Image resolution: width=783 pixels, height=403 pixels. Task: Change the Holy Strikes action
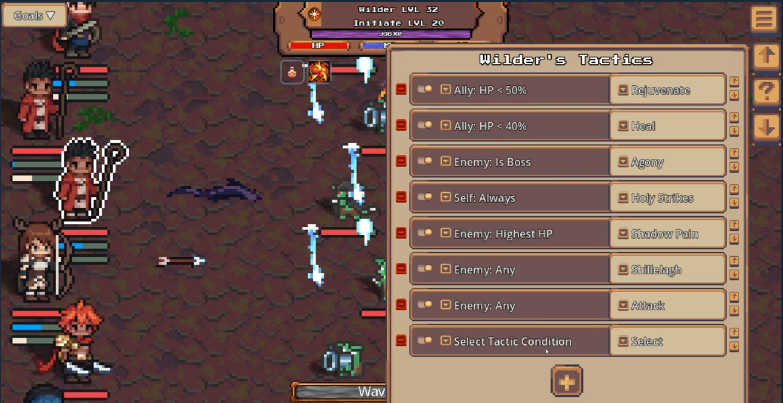pos(666,198)
